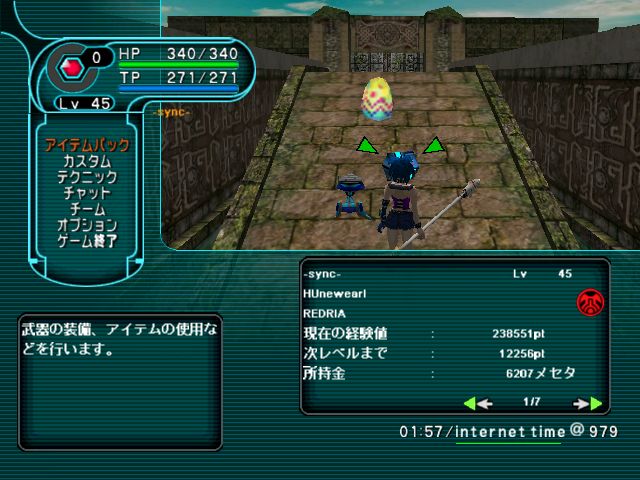Open the チャット menu option

pyautogui.click(x=87, y=193)
